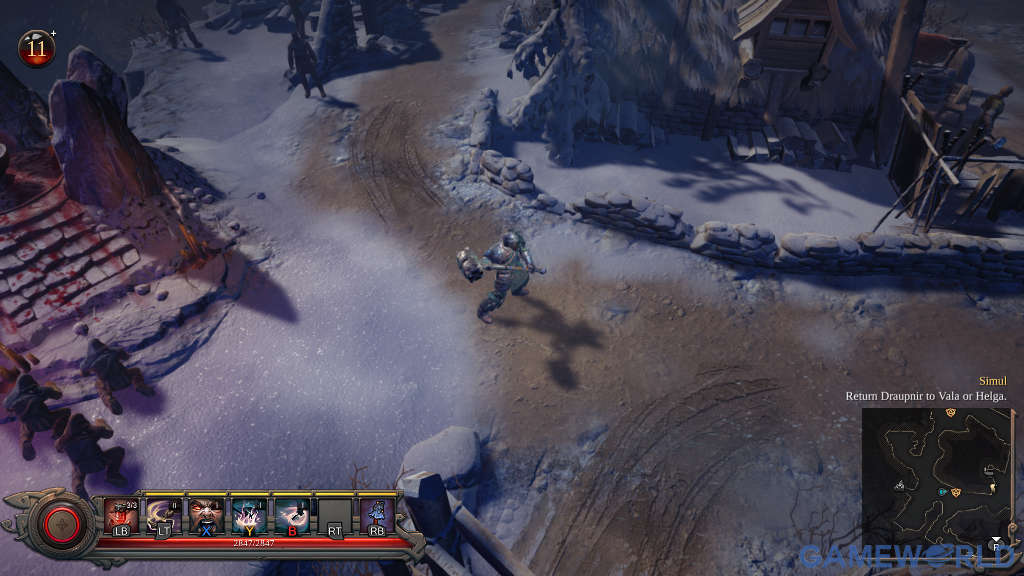Click the orange quest marker in minimap center
The image size is (1024, 576).
957,492
